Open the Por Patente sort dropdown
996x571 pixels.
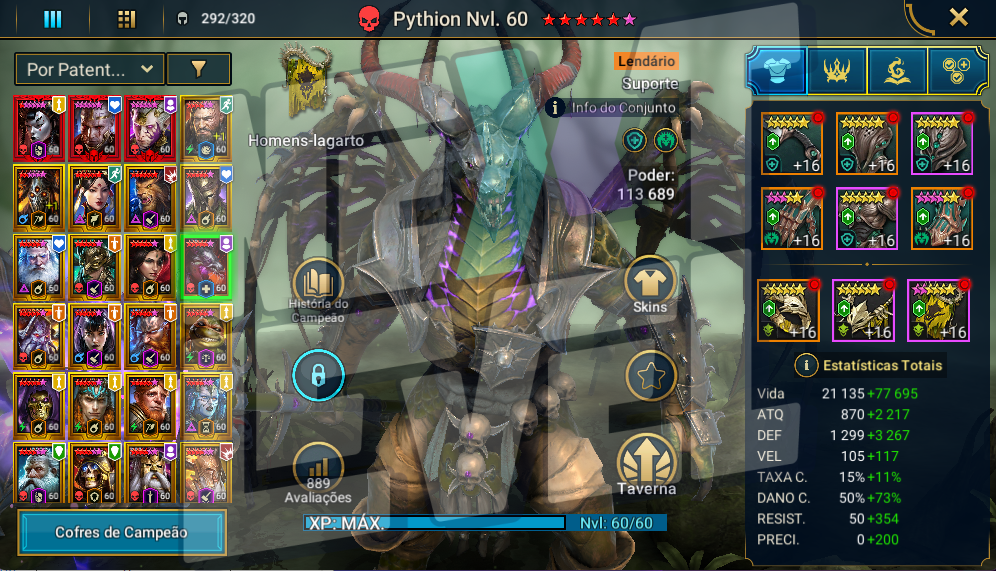[x=89, y=69]
